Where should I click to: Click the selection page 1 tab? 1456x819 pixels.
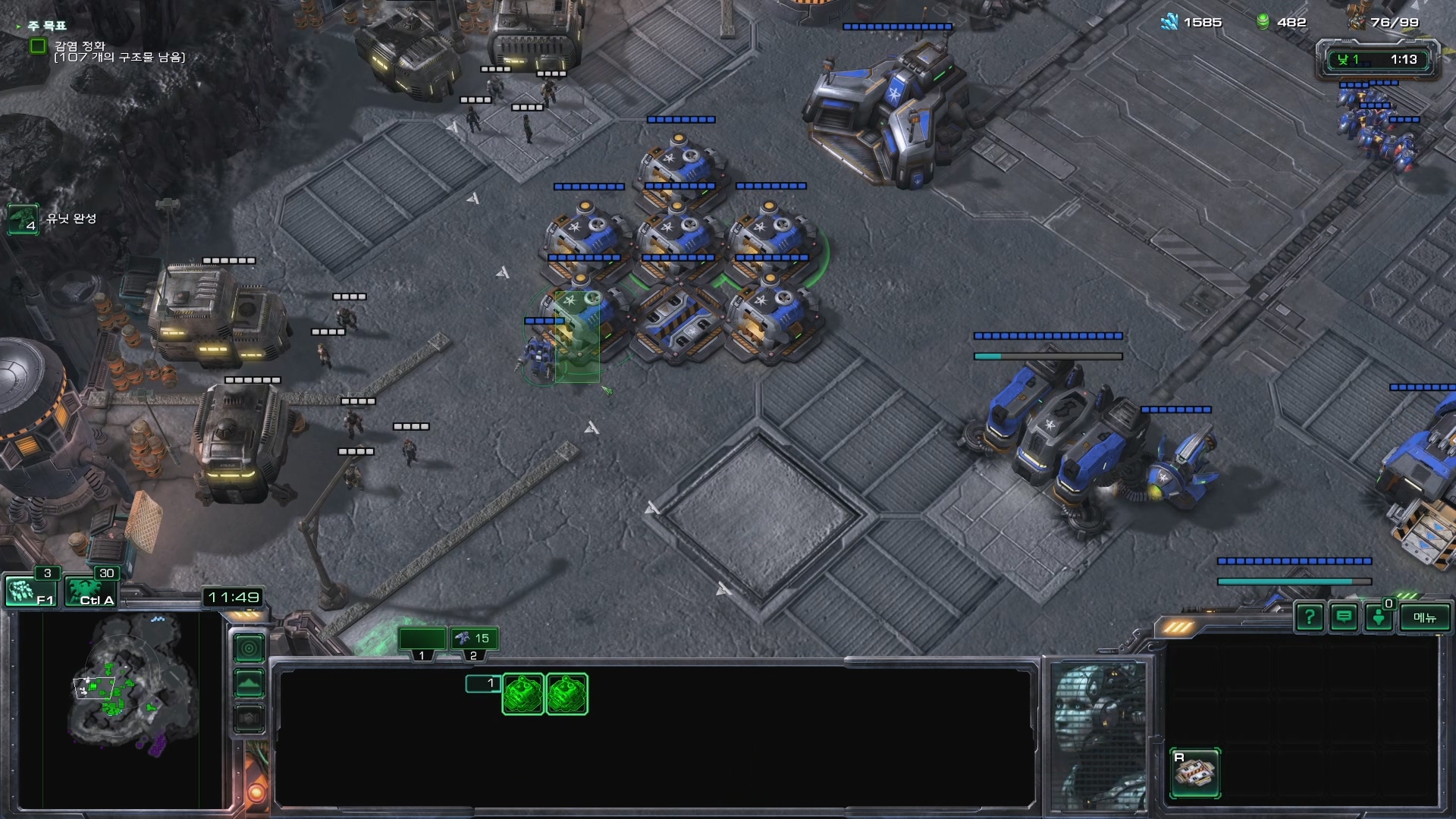pyautogui.click(x=484, y=683)
